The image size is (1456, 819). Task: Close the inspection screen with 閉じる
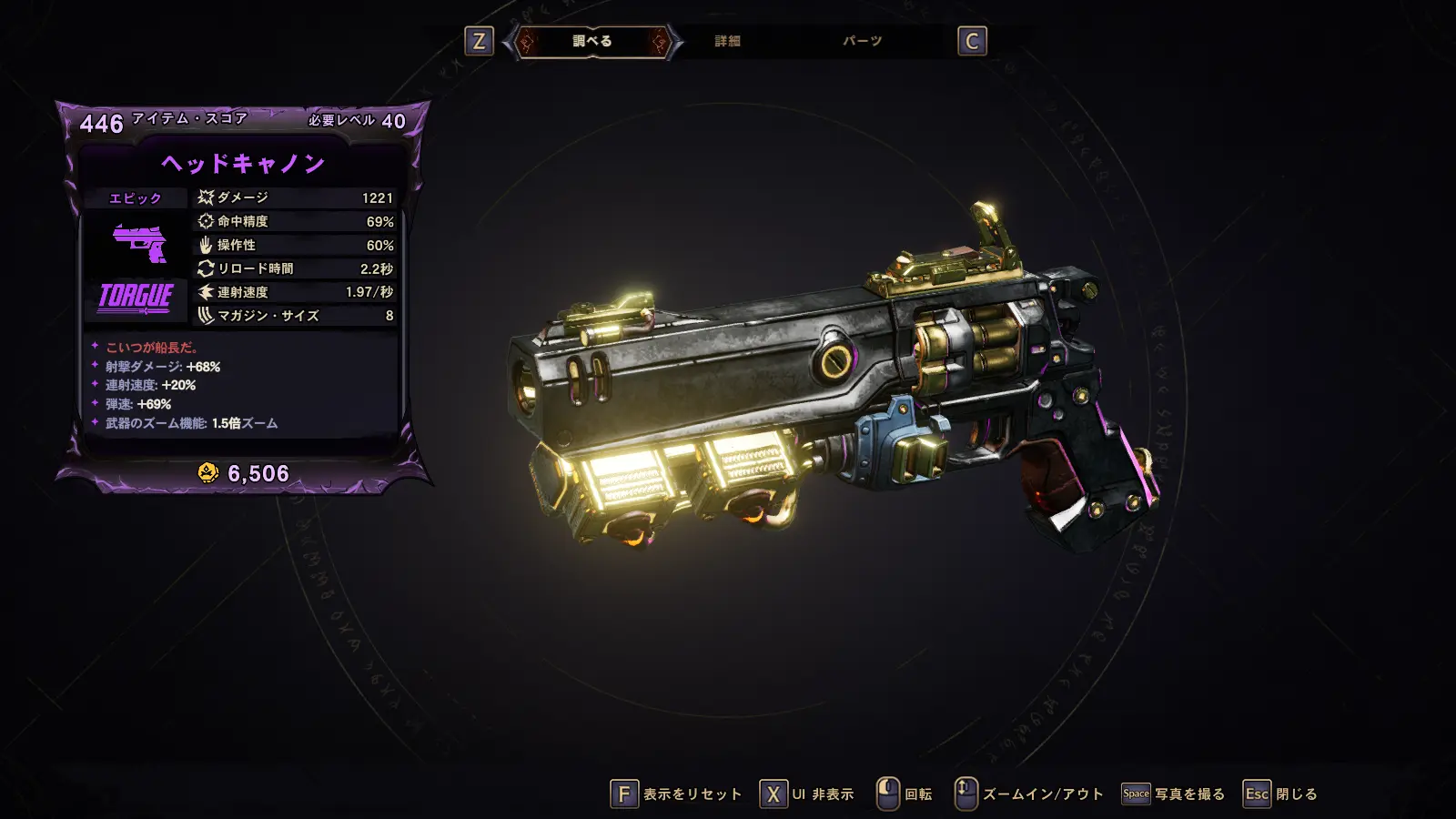tap(1280, 794)
